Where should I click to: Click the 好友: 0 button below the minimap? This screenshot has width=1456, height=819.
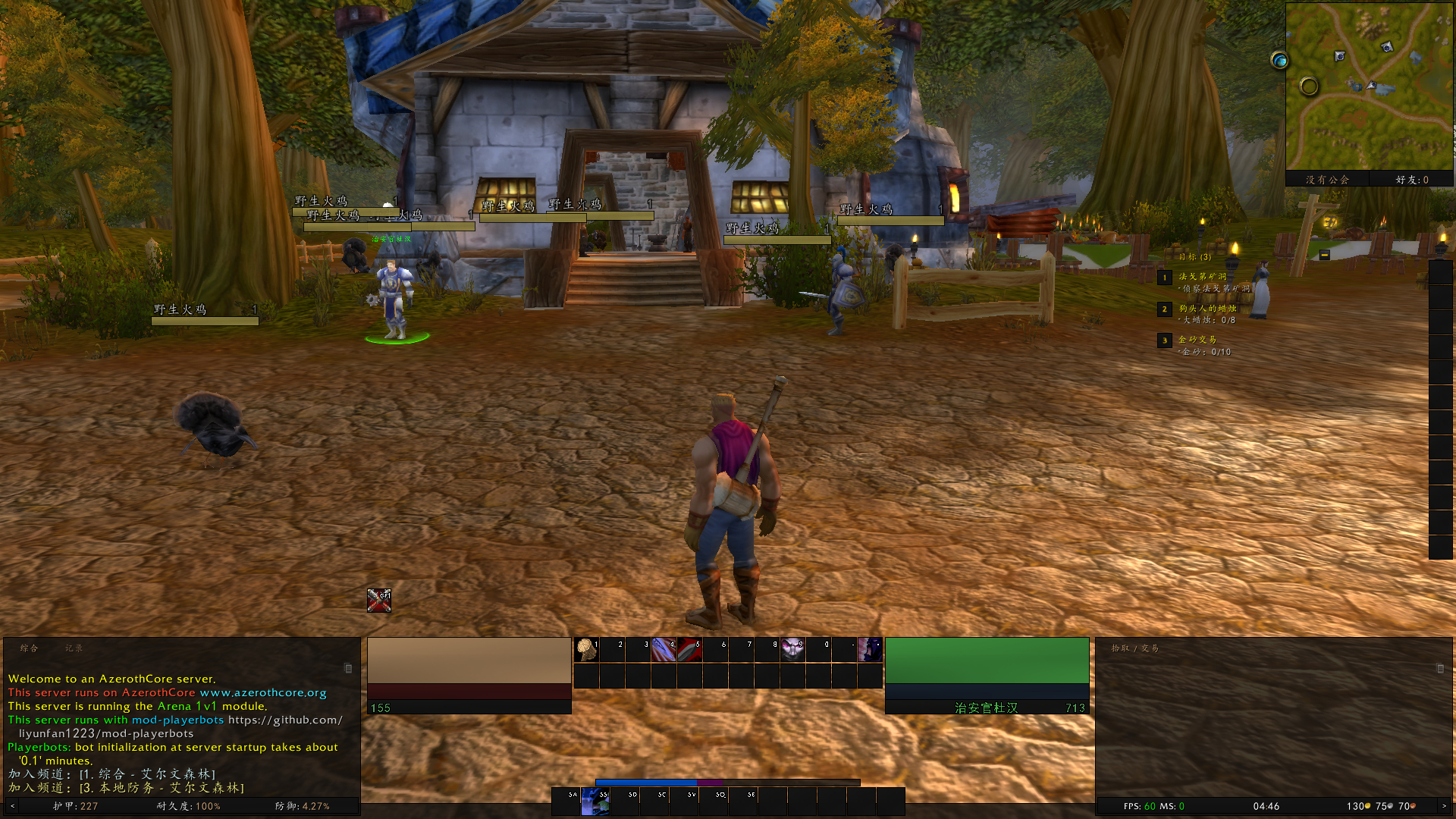[x=1412, y=179]
